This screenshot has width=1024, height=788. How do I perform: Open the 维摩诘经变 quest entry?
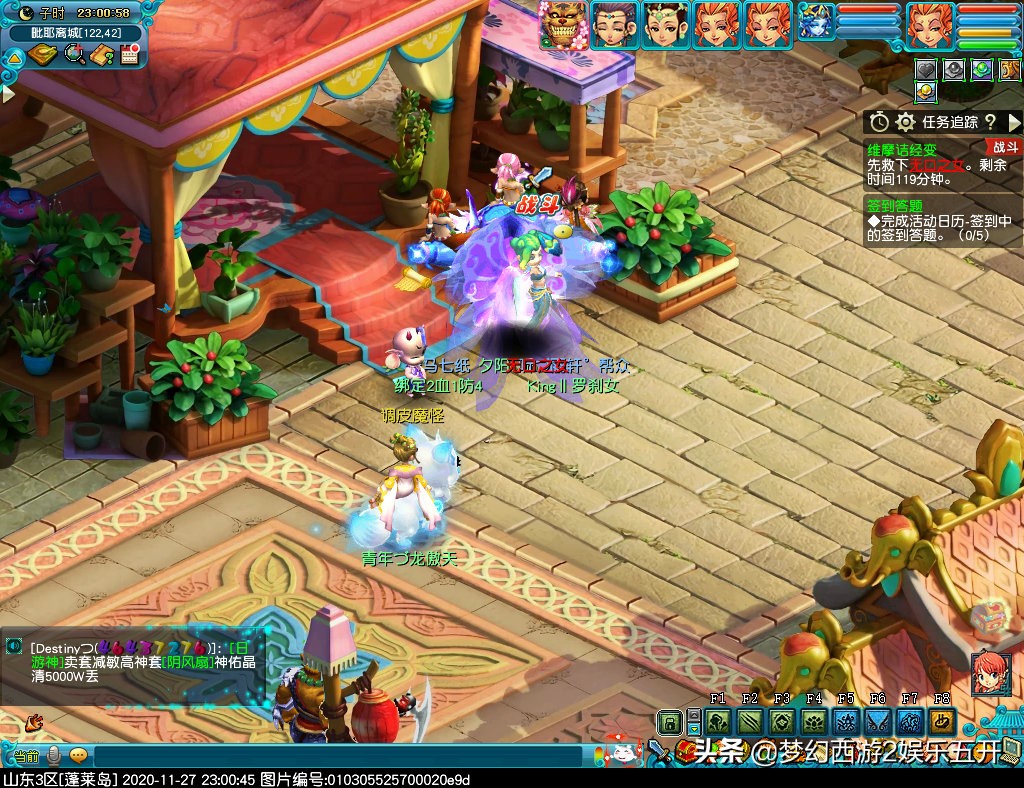903,150
